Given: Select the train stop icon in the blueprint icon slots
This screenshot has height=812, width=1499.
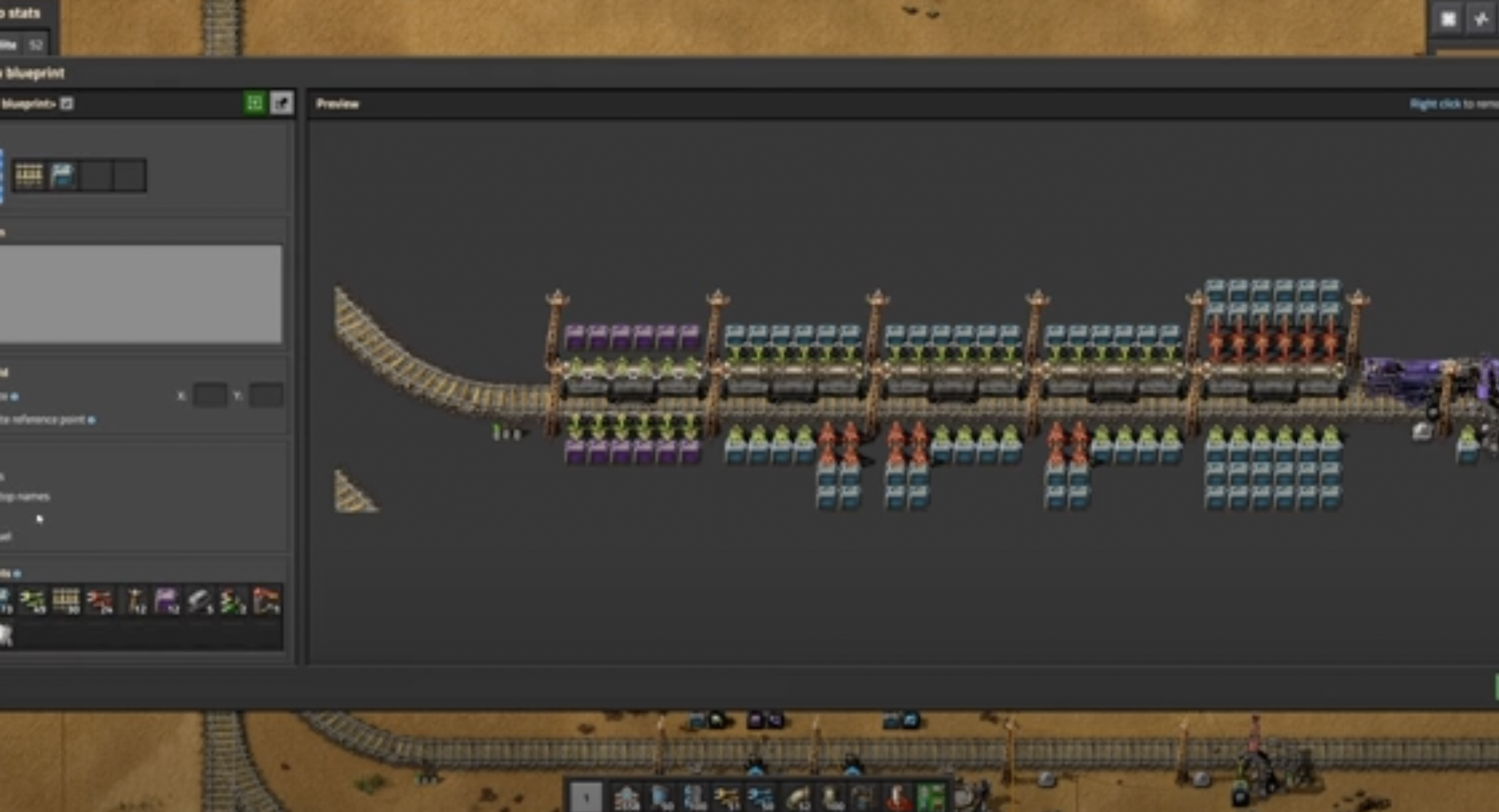Looking at the screenshot, I should pos(62,174).
